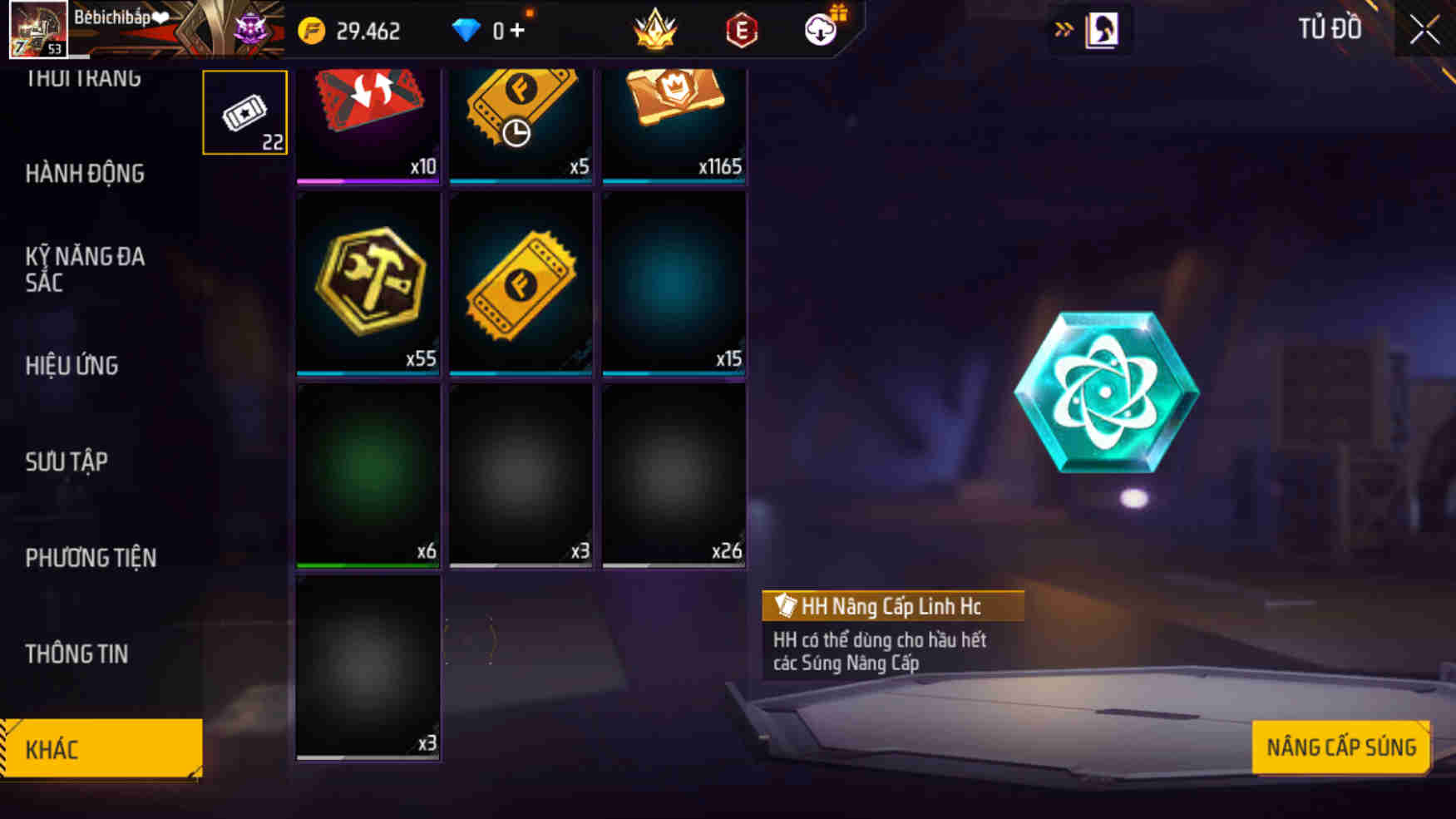
Task: Open the rank crown badge
Action: coord(656,31)
